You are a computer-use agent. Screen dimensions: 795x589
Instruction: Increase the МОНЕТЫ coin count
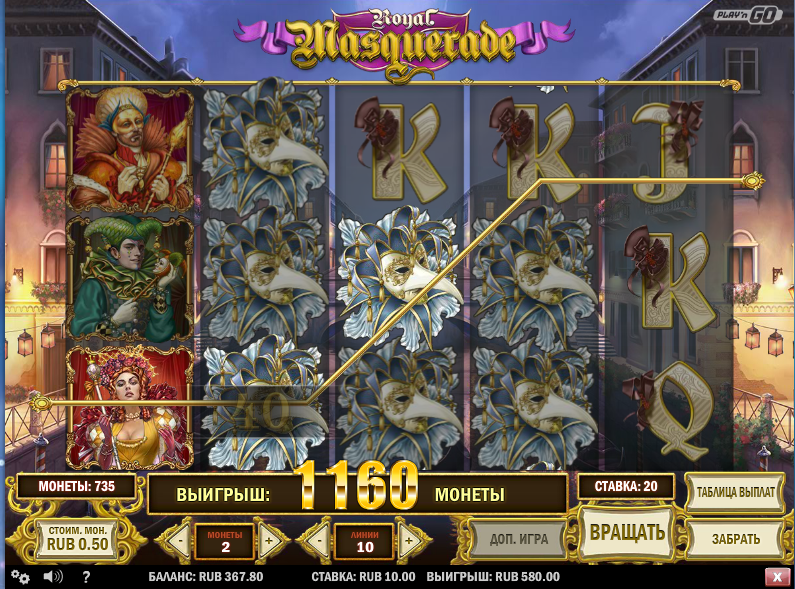[268, 541]
